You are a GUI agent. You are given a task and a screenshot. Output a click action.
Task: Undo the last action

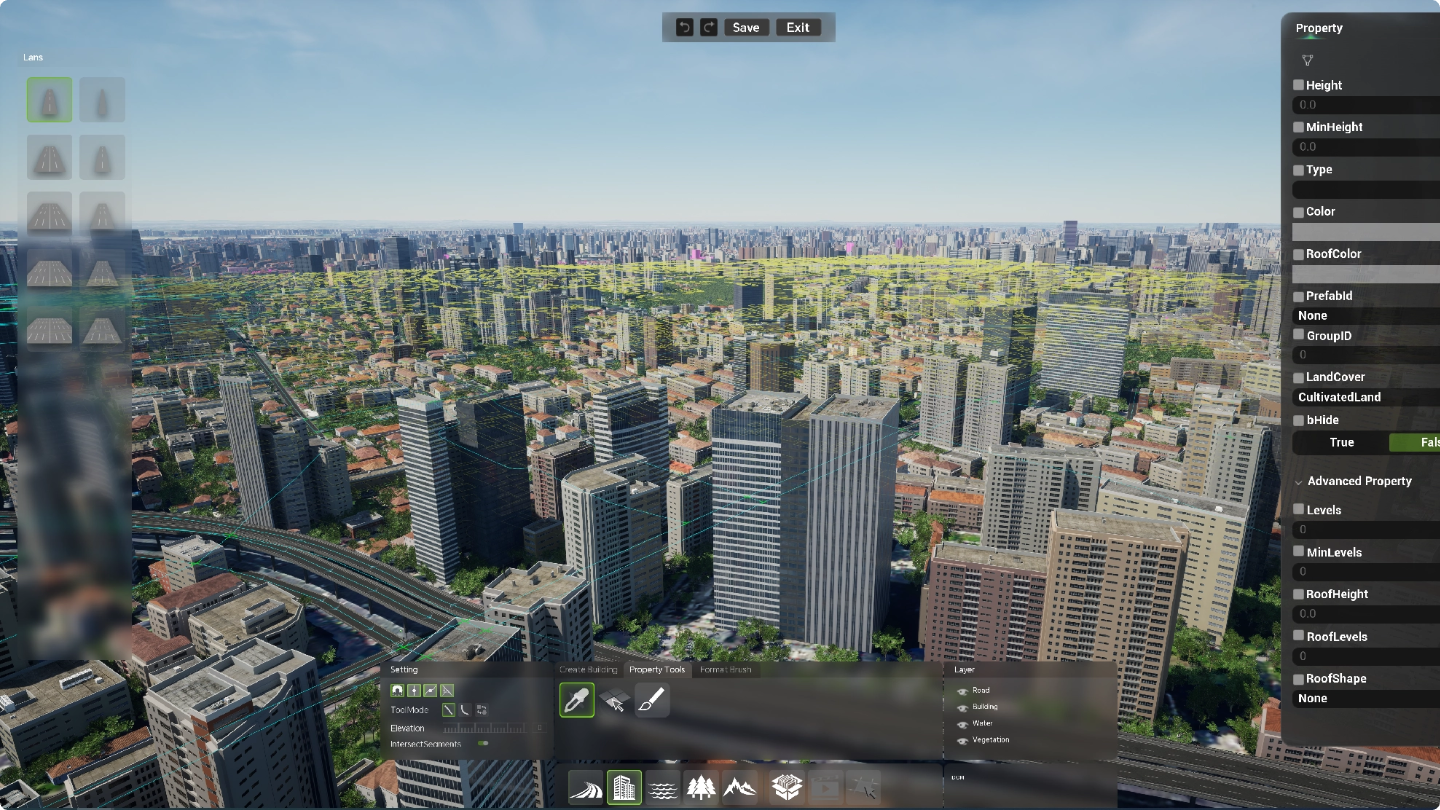click(684, 28)
